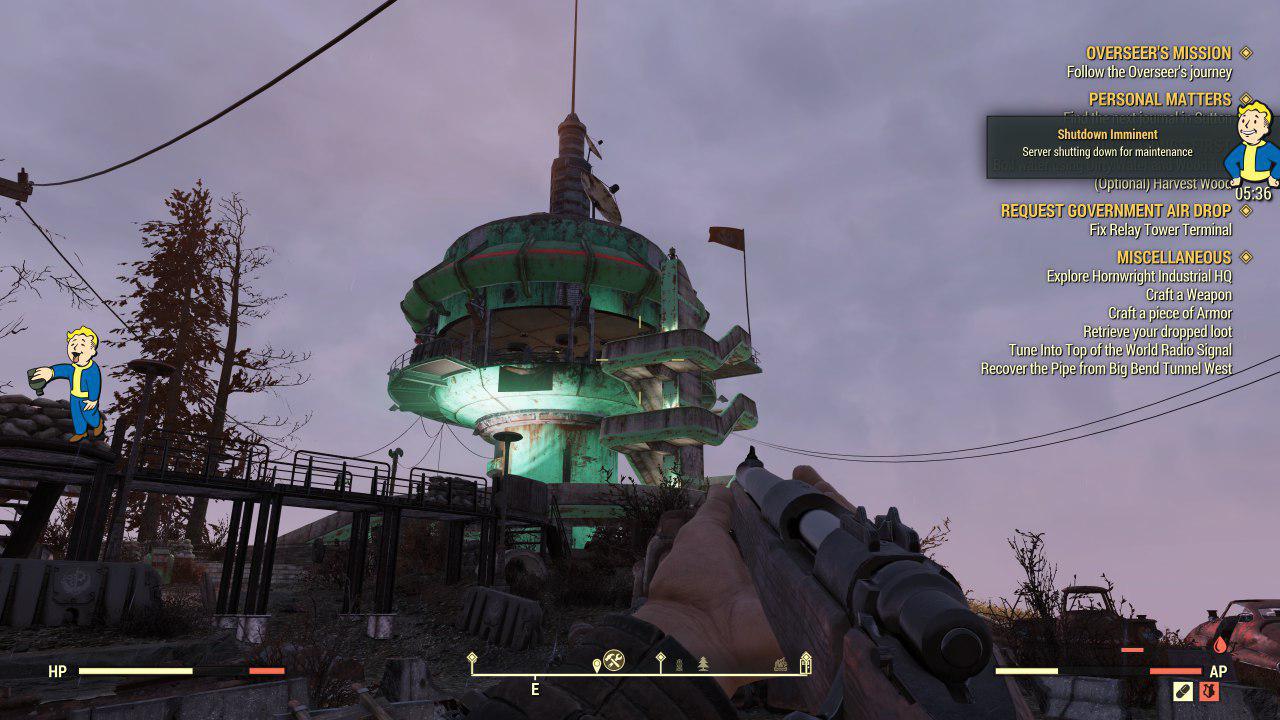1280x720 pixels.
Task: Open the Shutdown Imminent notification
Action: point(1107,143)
